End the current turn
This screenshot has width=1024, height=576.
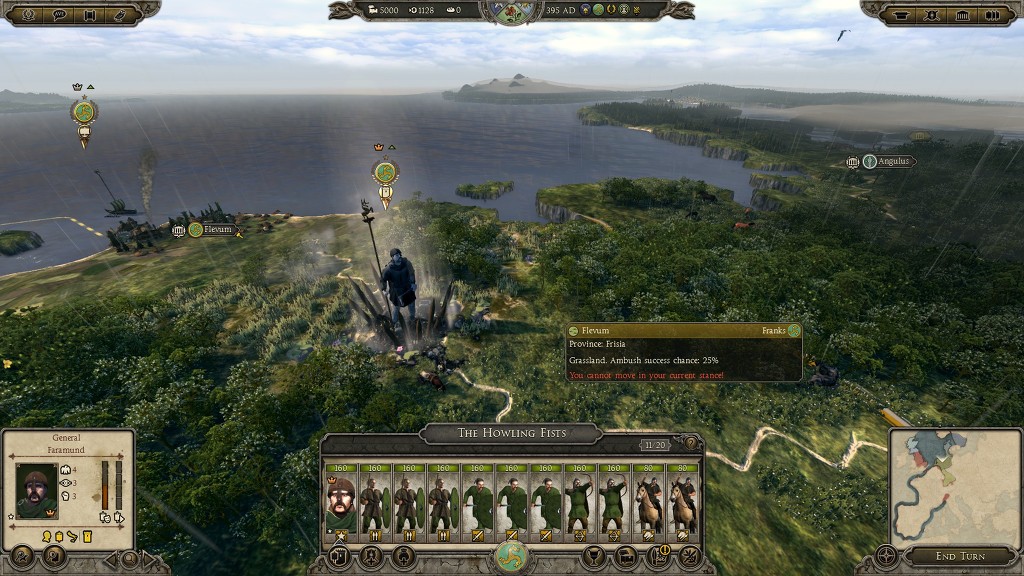(x=960, y=556)
